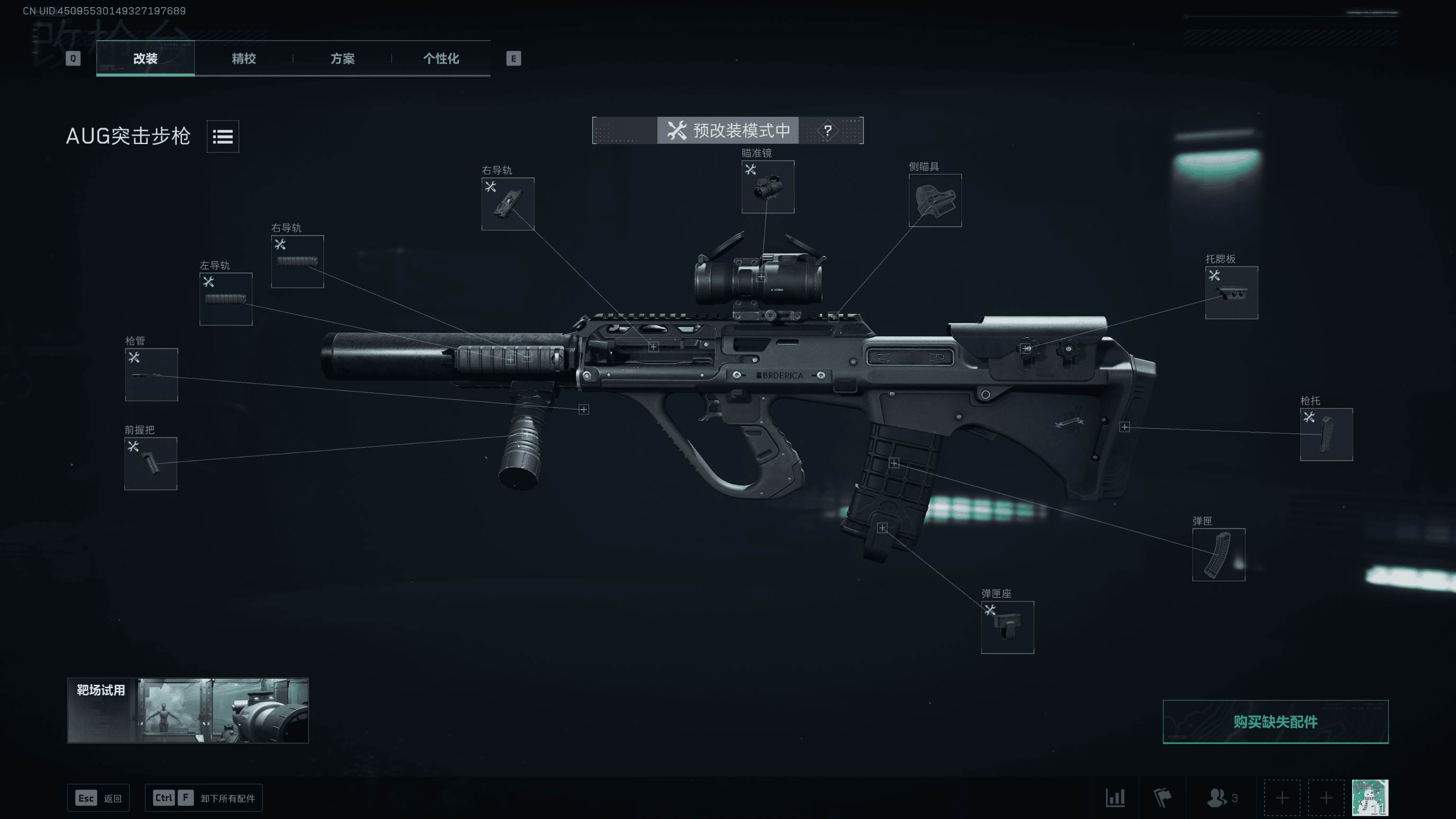The height and width of the screenshot is (819, 1456).
Task: Go to the 个性化 tab
Action: [x=441, y=58]
